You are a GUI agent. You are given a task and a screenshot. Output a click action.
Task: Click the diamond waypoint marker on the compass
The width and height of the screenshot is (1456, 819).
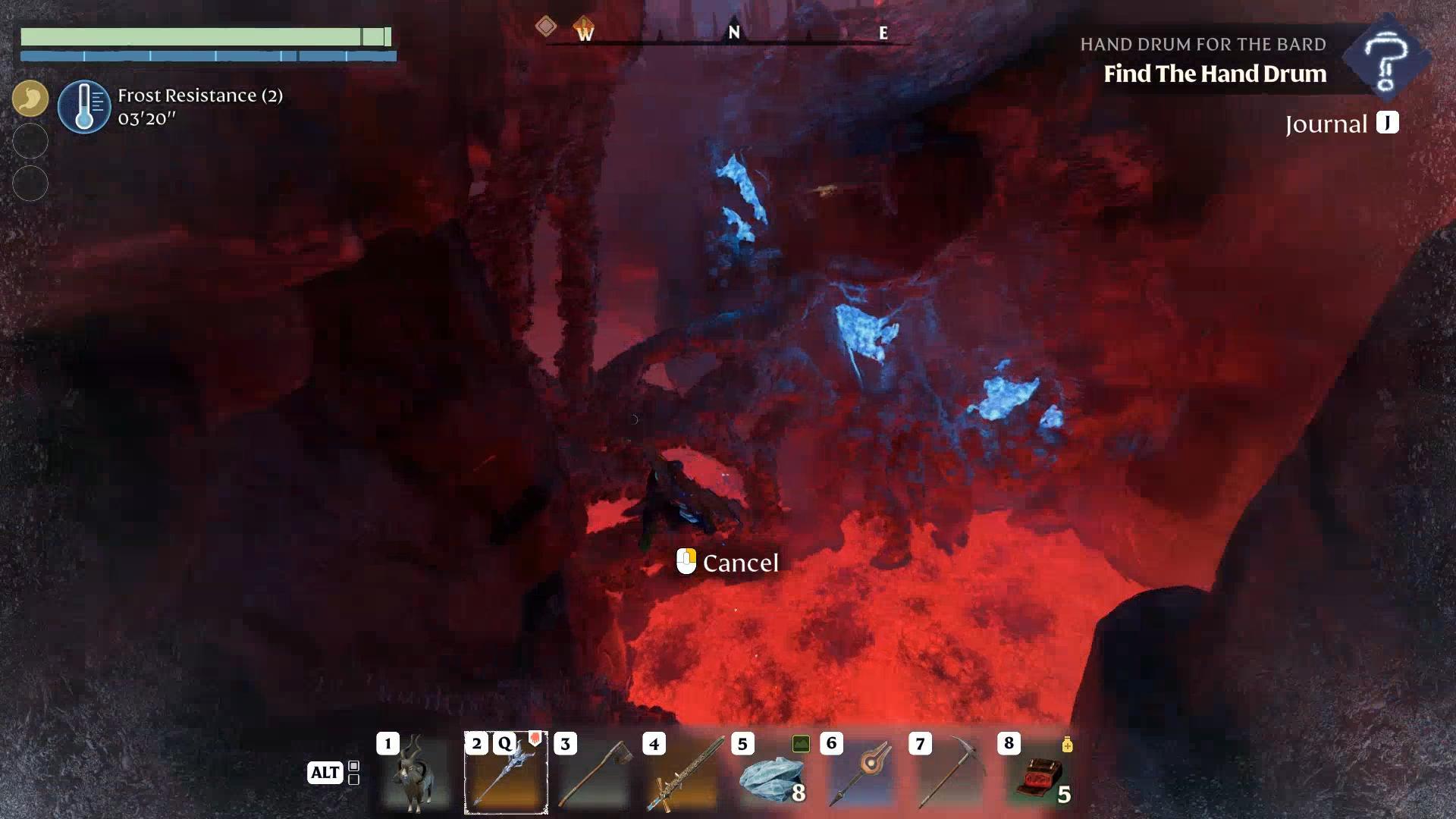[544, 27]
